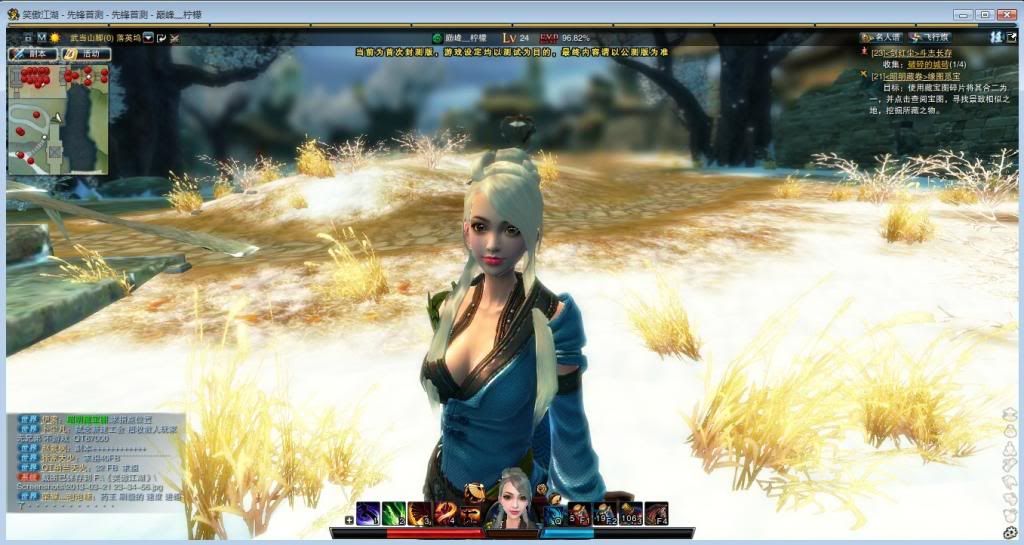Use the skill in hotbar slot 3
The width and height of the screenshot is (1024, 545).
pos(420,513)
